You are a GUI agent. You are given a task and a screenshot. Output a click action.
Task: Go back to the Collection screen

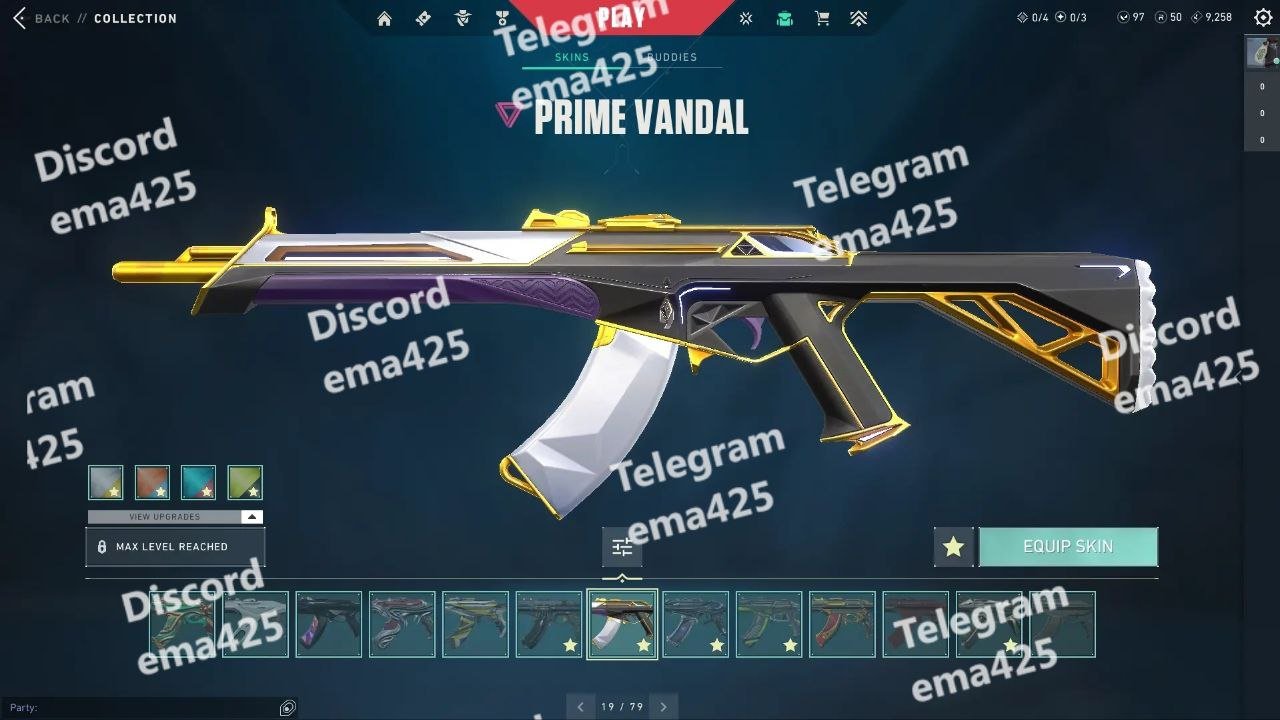tap(42, 18)
